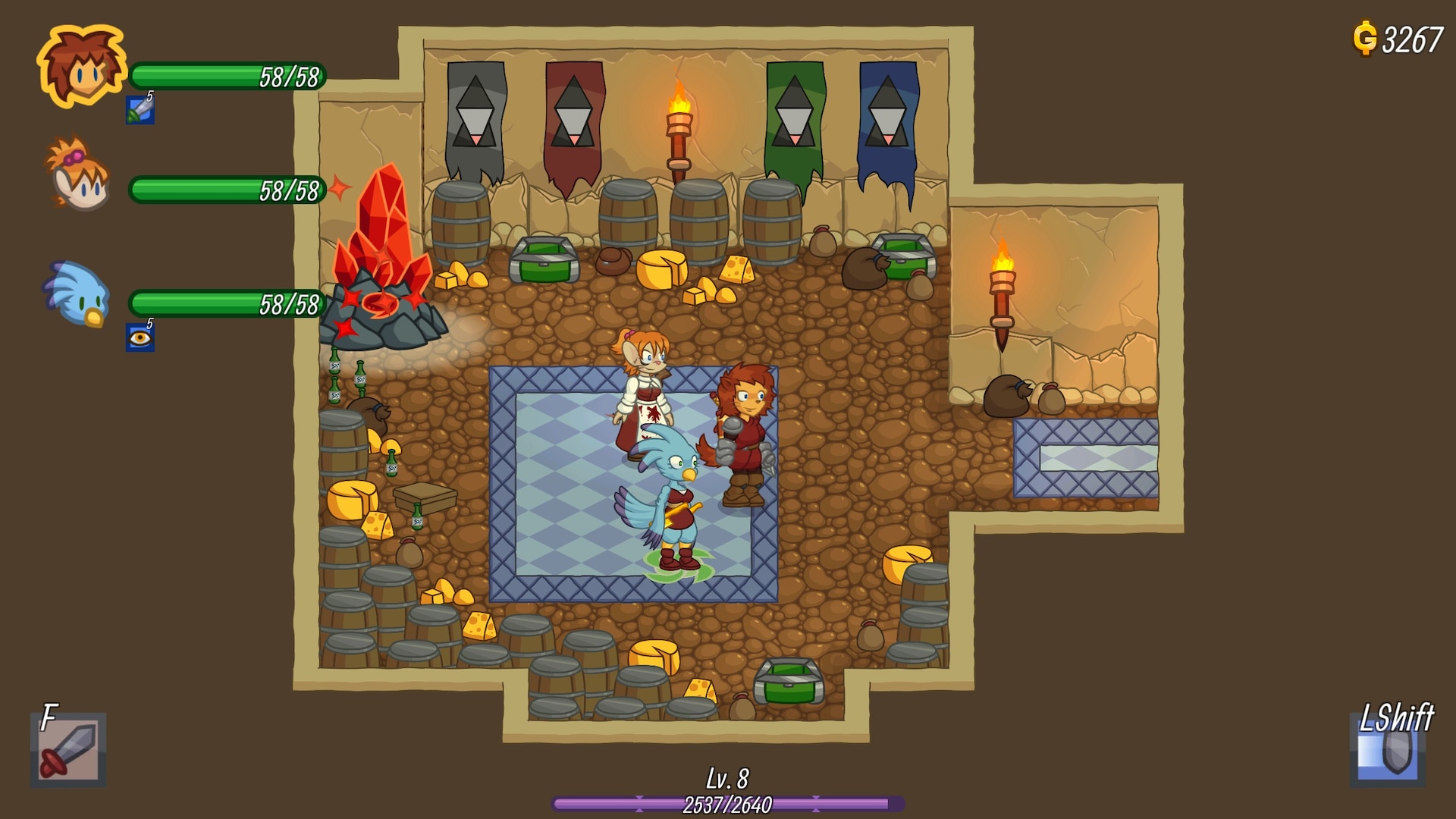Select the lion hero party portrait
This screenshot has width=1456, height=819.
tap(81, 67)
